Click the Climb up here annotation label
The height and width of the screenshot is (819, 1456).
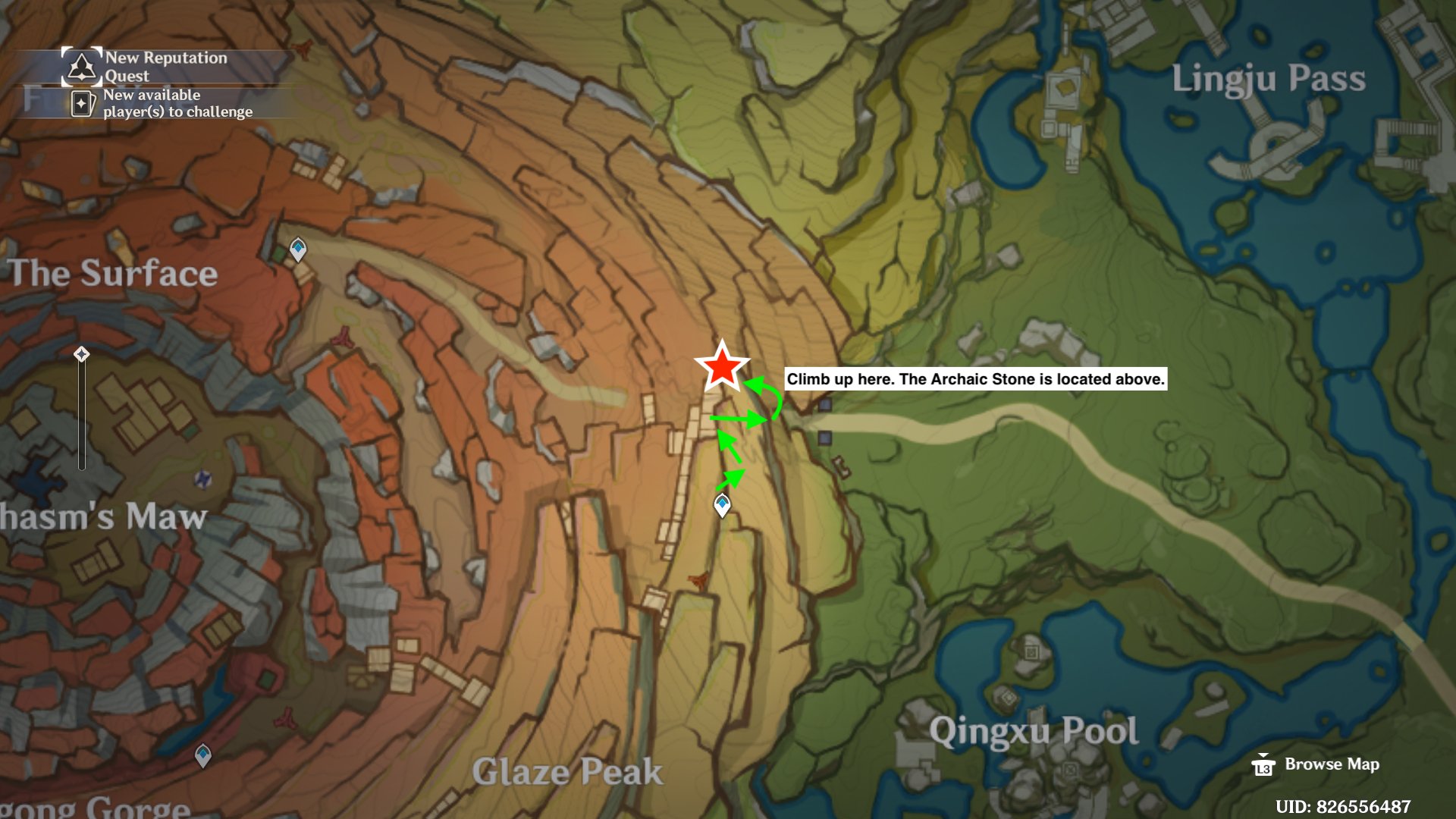(975, 380)
